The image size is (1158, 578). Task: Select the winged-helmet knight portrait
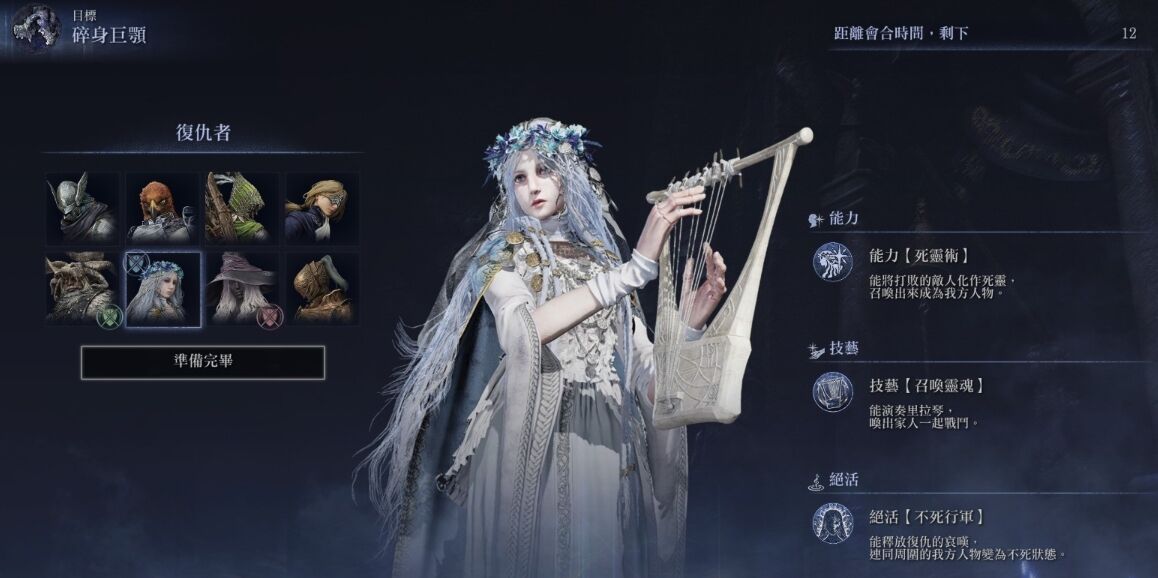tap(82, 208)
